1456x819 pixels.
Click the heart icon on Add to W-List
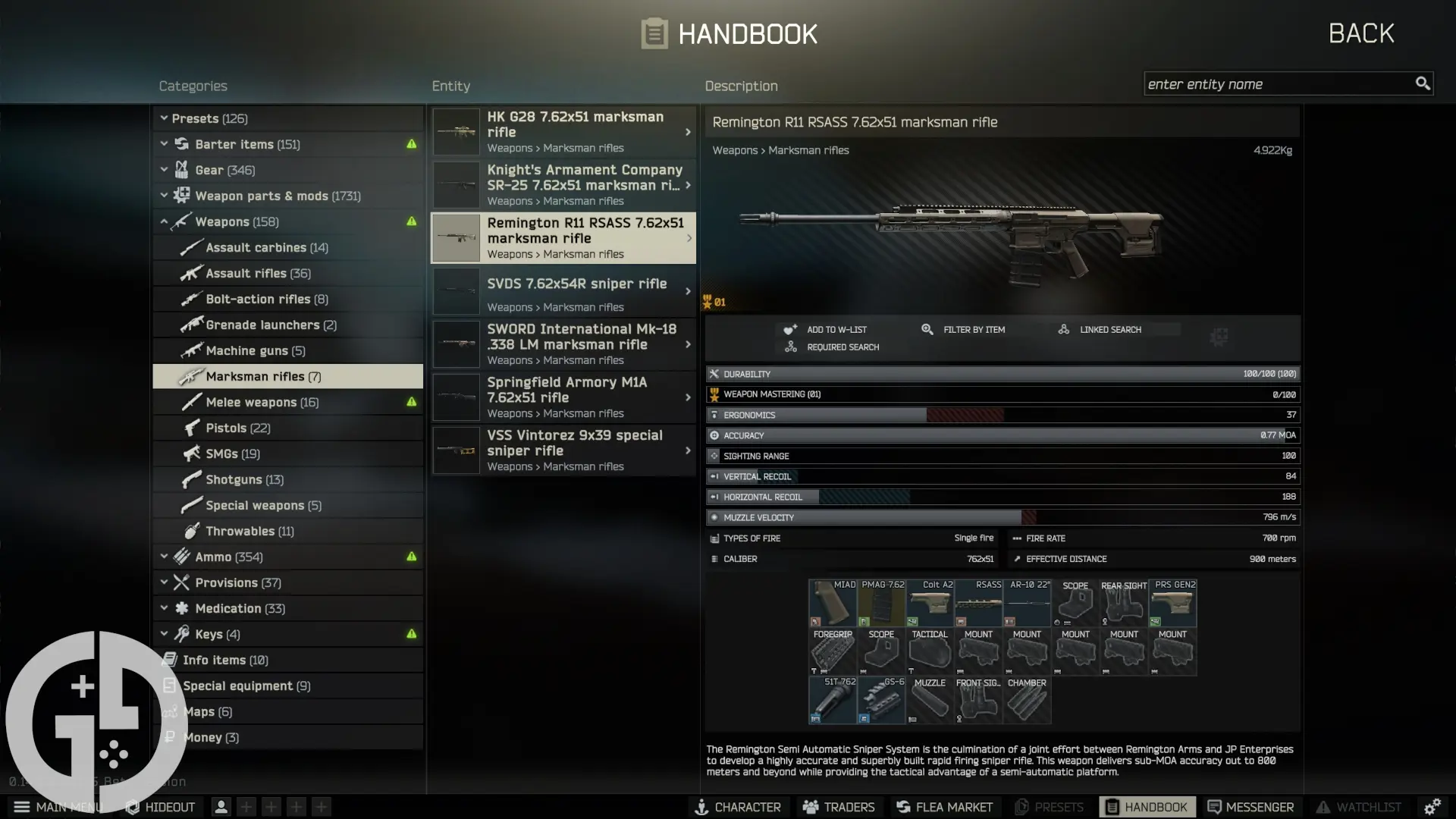pyautogui.click(x=789, y=329)
